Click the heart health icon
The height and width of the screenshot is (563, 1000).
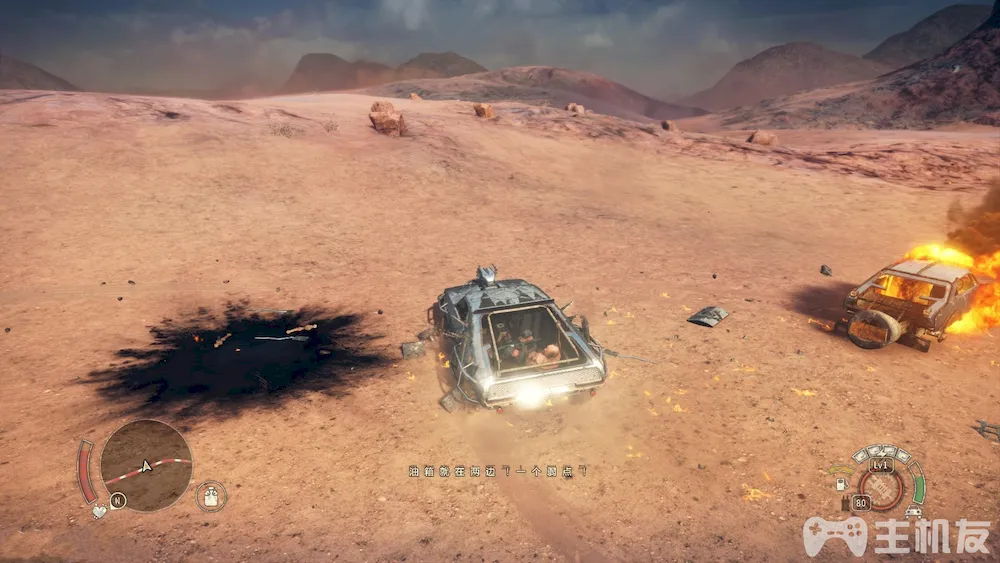99,512
